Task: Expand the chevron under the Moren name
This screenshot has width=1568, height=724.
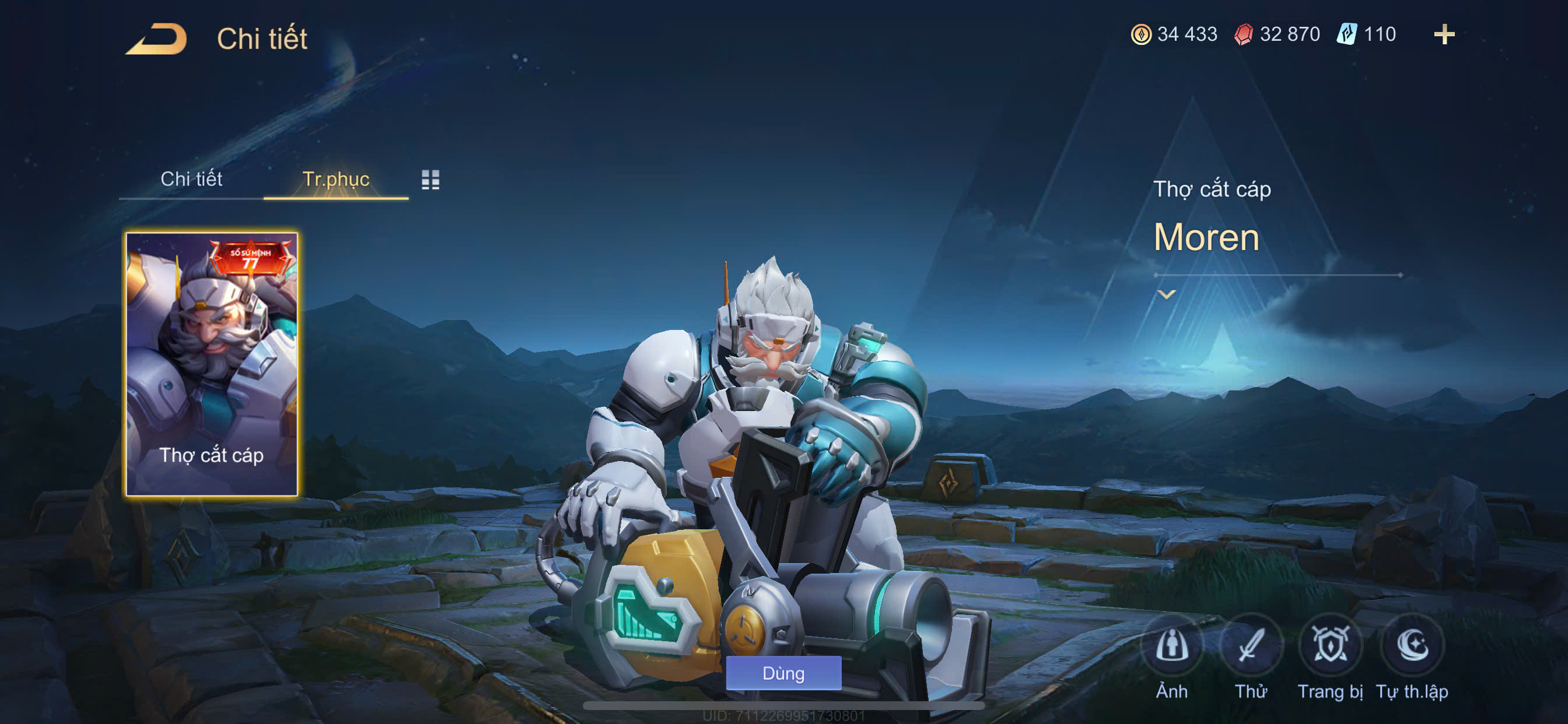Action: 1166,294
